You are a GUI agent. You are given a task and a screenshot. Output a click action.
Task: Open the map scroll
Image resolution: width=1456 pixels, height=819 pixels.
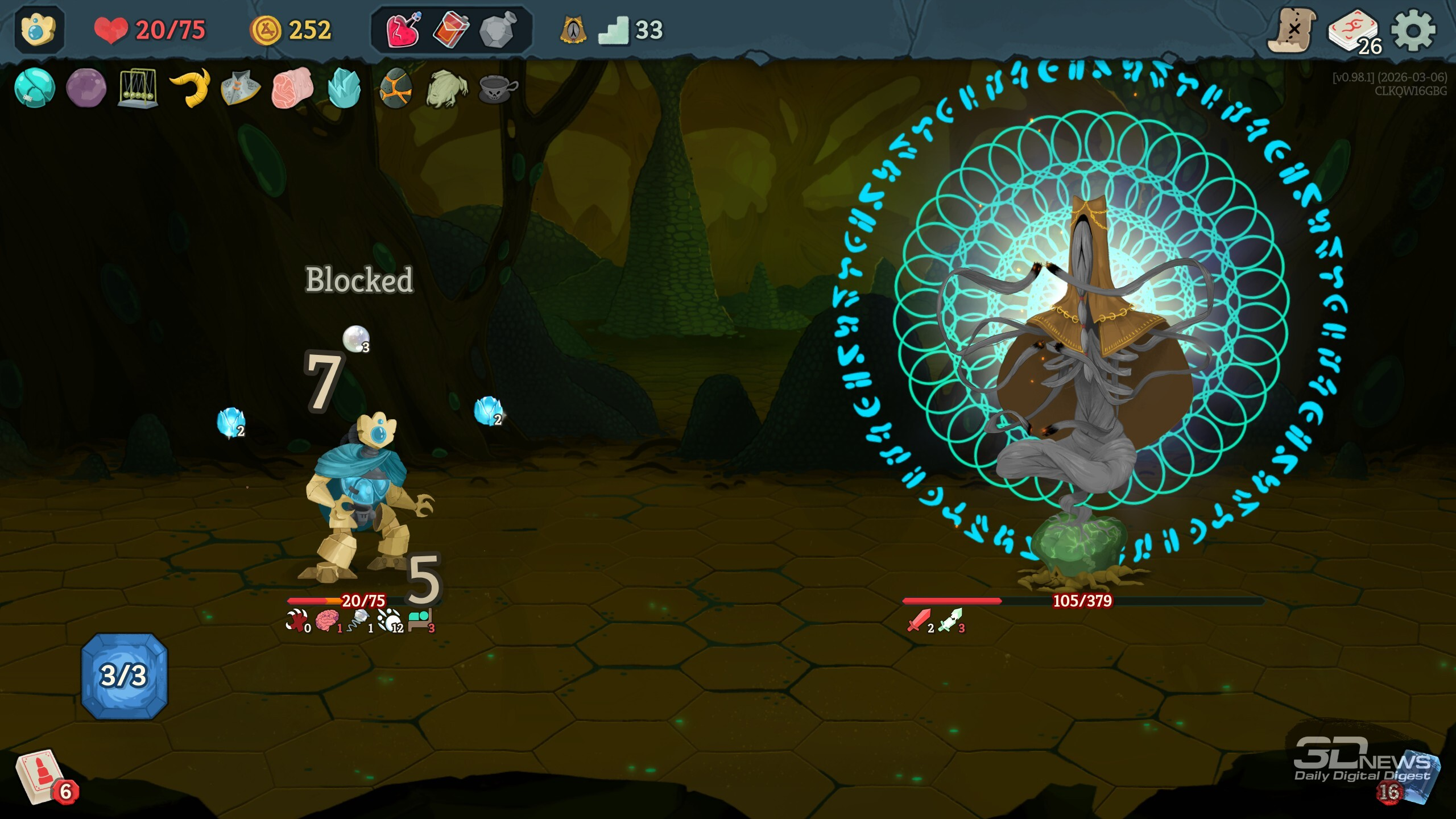coord(1292,30)
